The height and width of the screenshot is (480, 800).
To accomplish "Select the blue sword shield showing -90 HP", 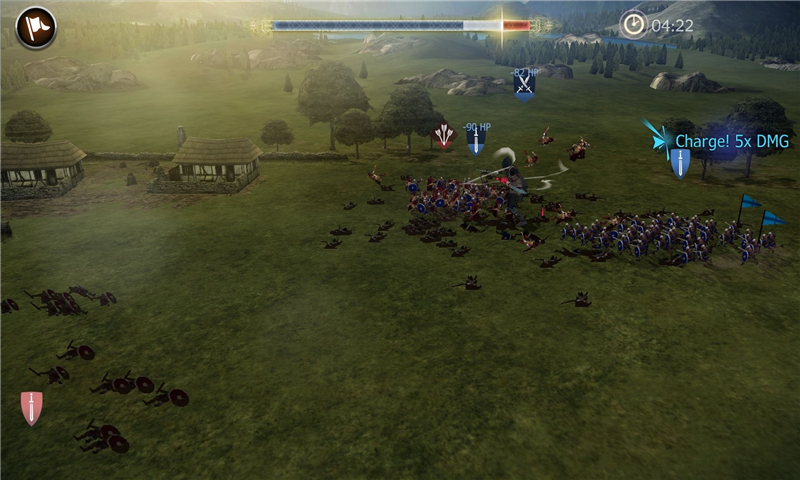I will point(476,143).
